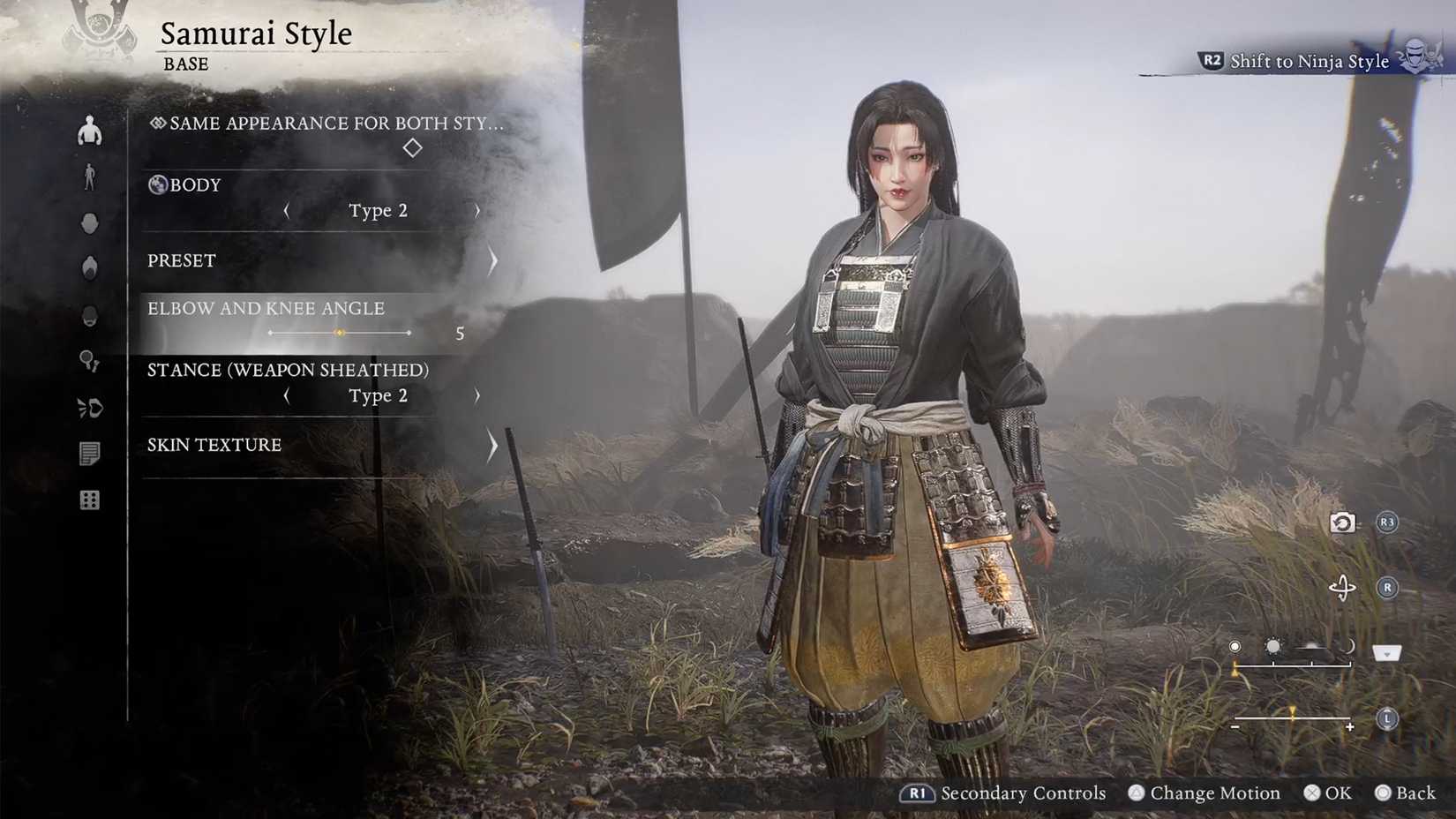
Task: Select the voice settings icon
Action: [x=90, y=409]
